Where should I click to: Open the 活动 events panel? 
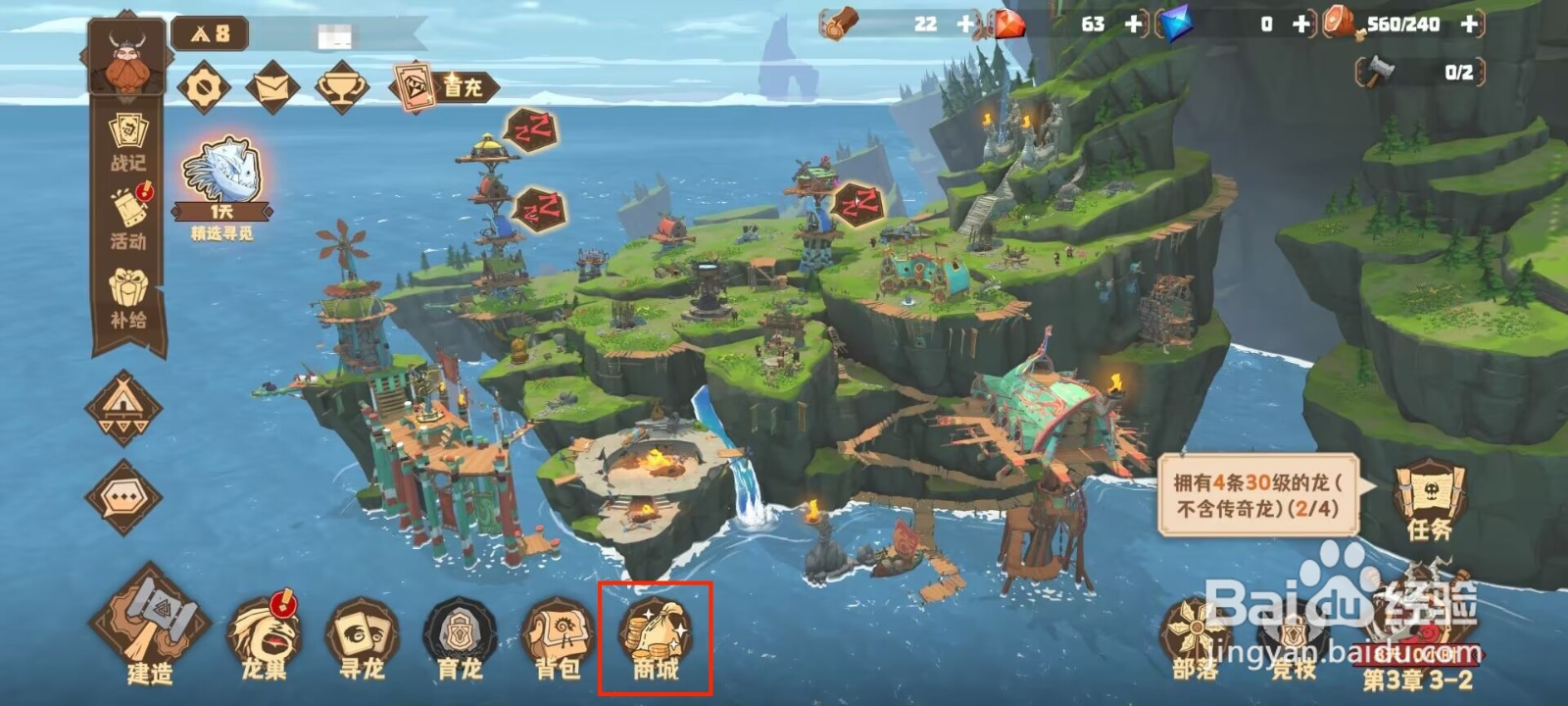coord(128,218)
